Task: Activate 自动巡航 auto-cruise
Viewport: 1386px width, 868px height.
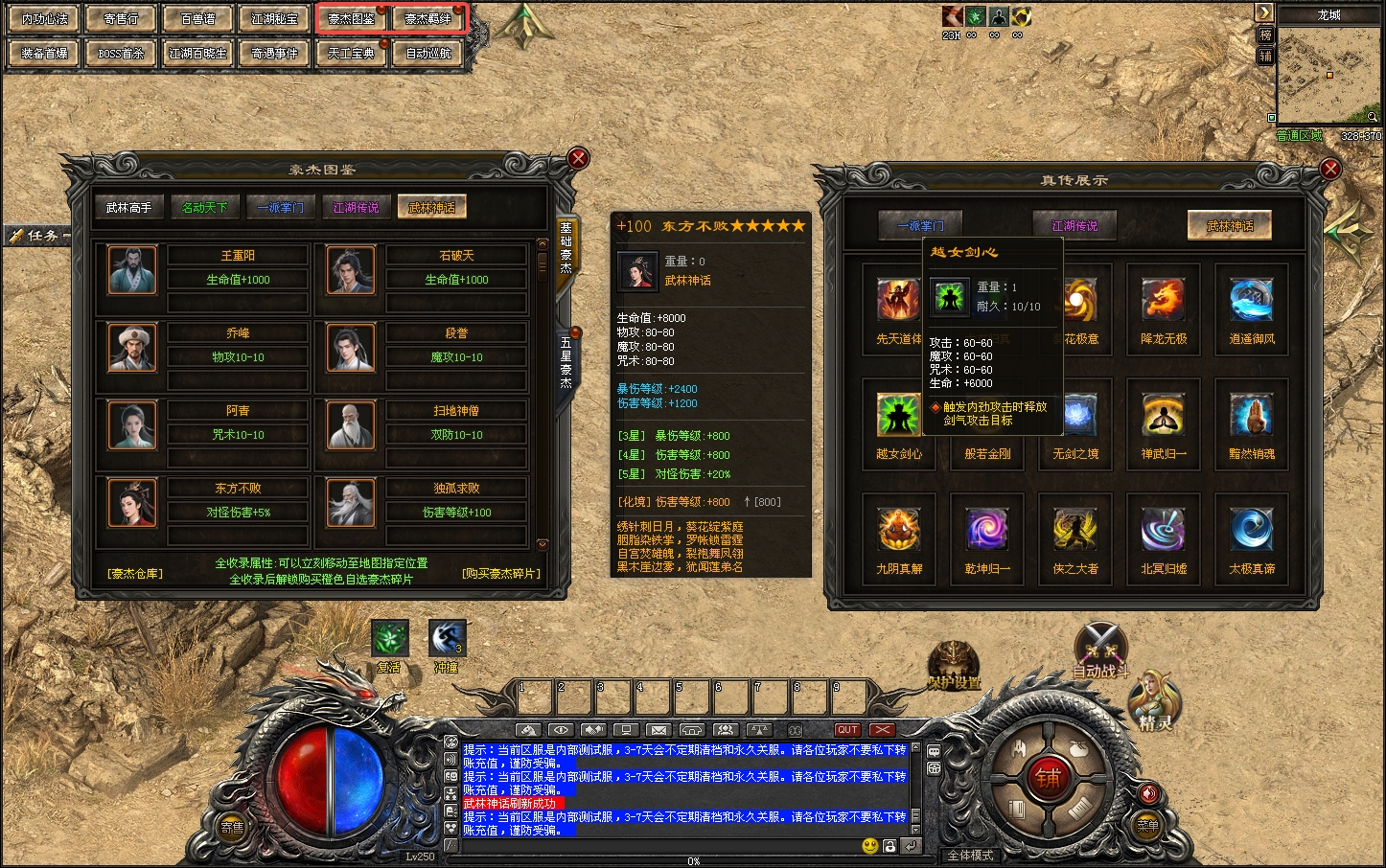Action: pos(428,54)
